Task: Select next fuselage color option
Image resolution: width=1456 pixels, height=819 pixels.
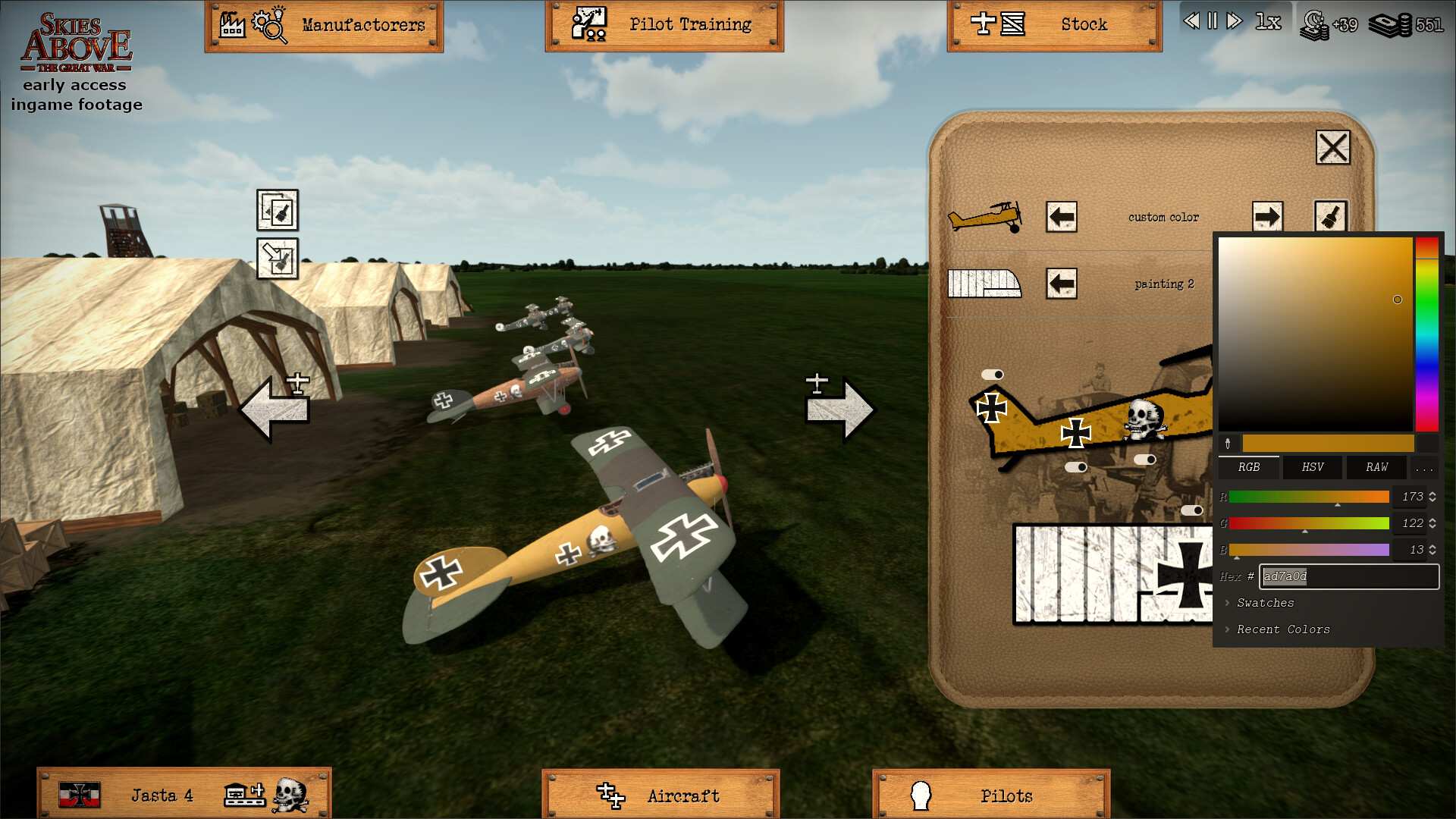Action: (x=1267, y=218)
